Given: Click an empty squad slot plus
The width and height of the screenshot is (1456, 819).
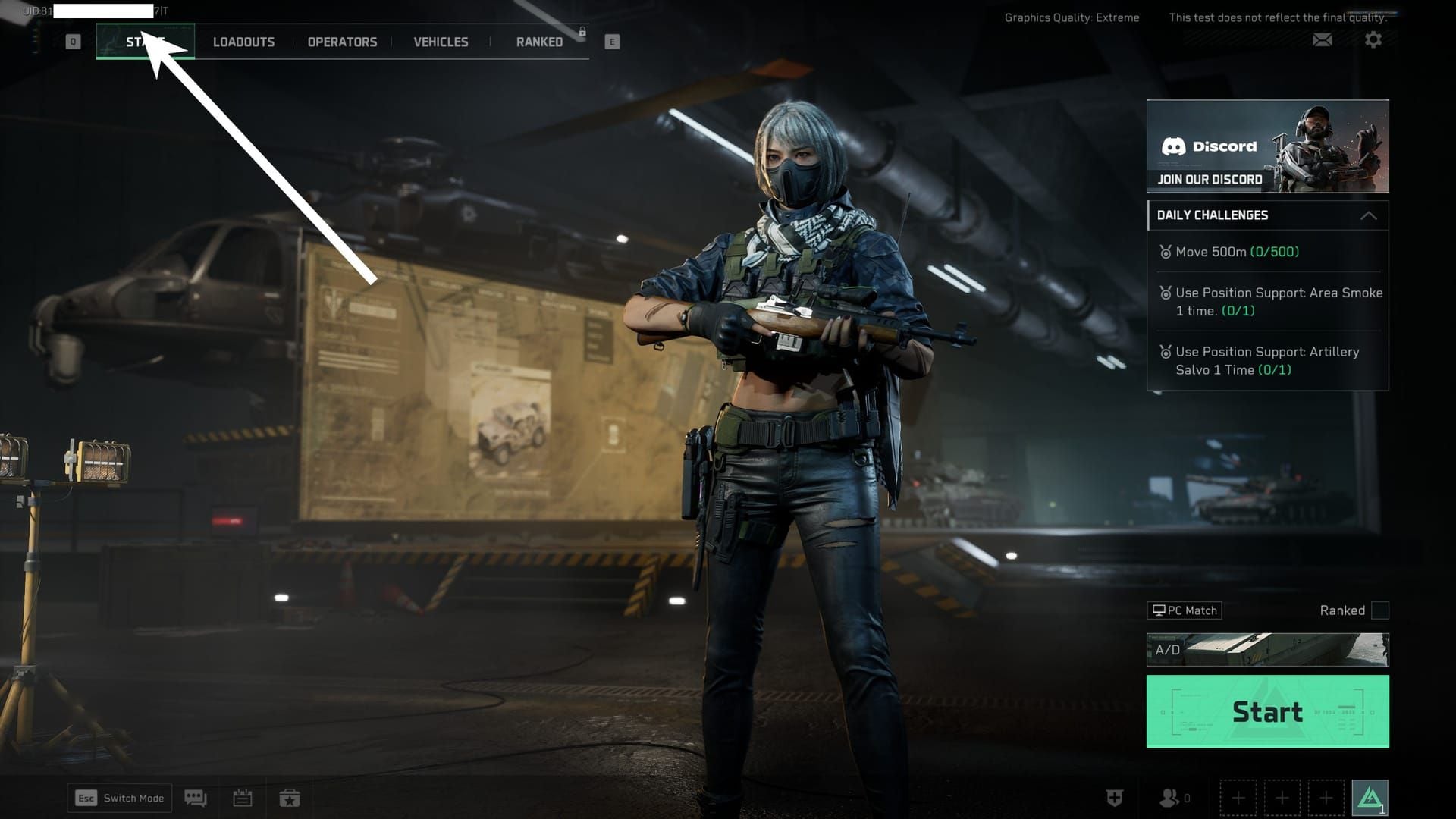Looking at the screenshot, I should point(1239,798).
